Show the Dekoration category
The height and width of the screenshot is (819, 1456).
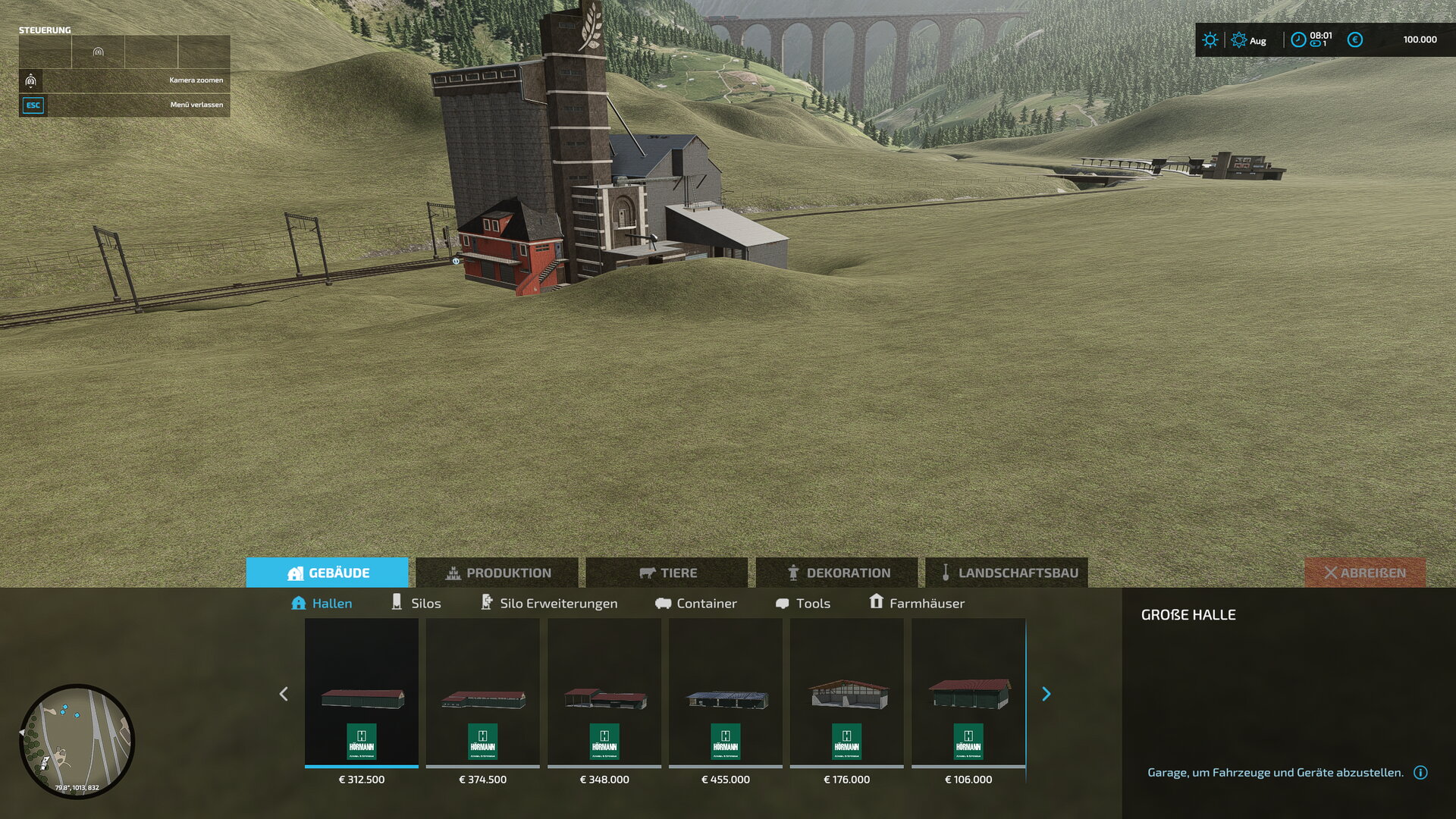[x=837, y=573]
